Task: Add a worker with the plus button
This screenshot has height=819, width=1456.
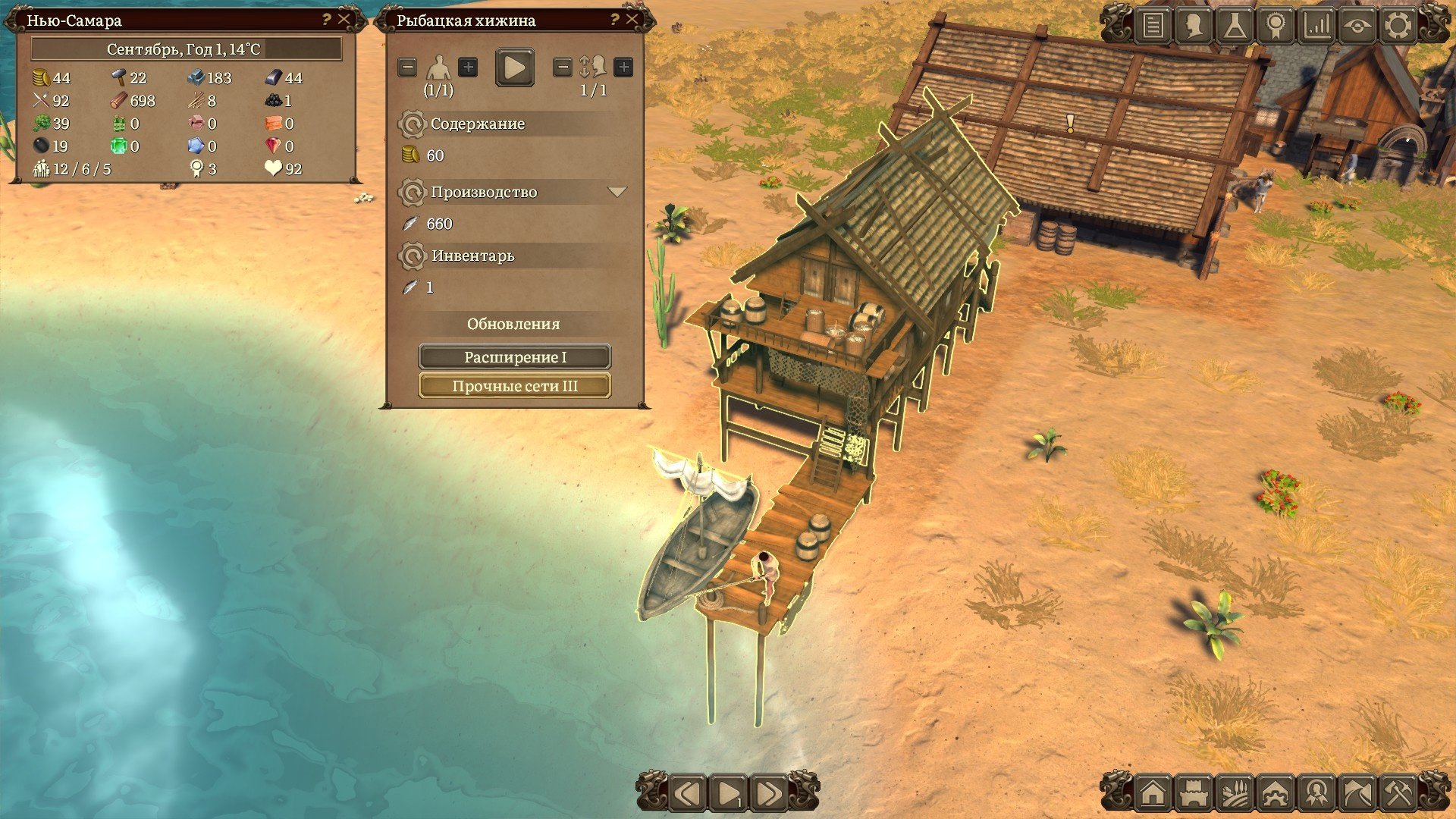Action: coord(468,67)
